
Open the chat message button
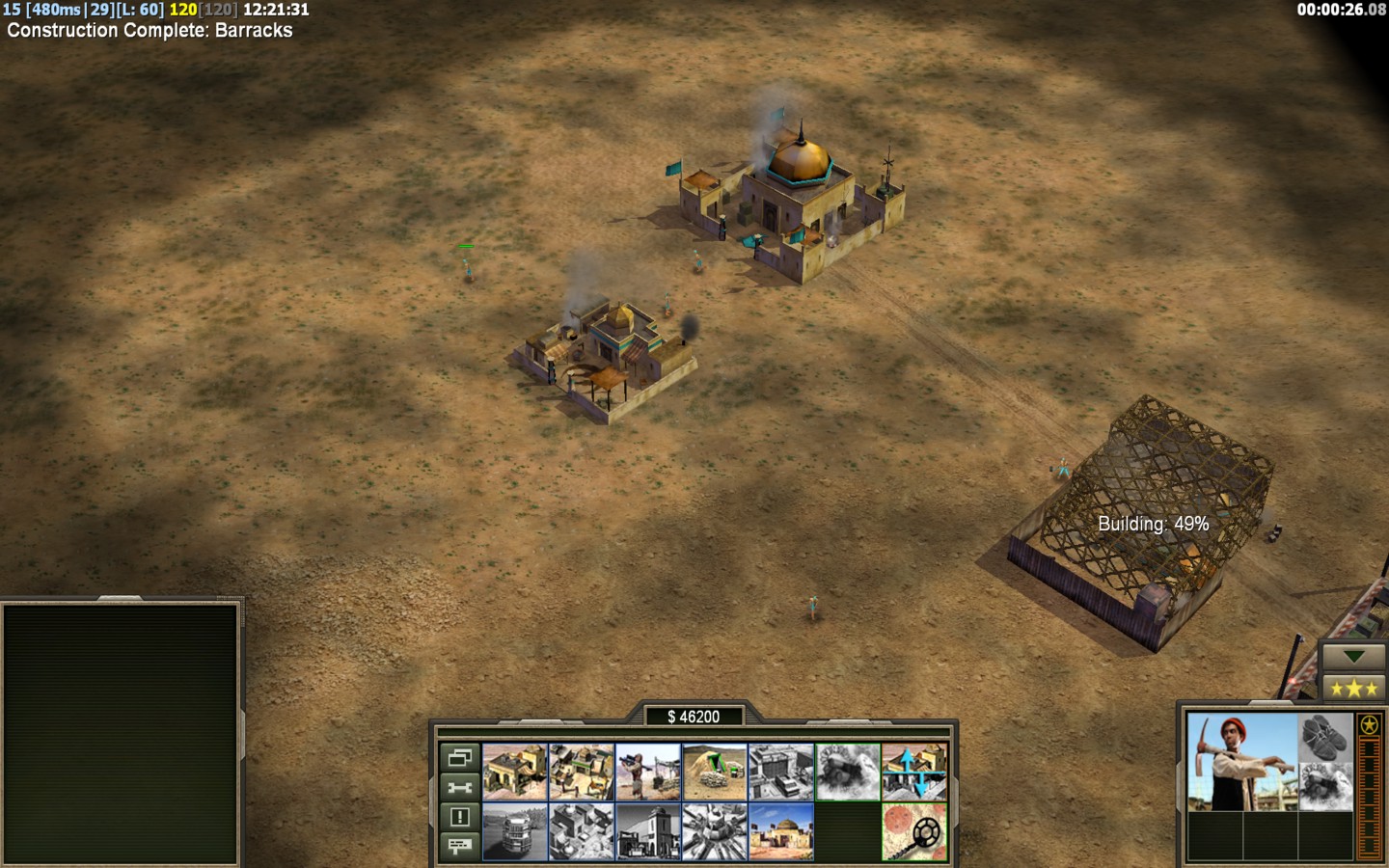tap(459, 846)
